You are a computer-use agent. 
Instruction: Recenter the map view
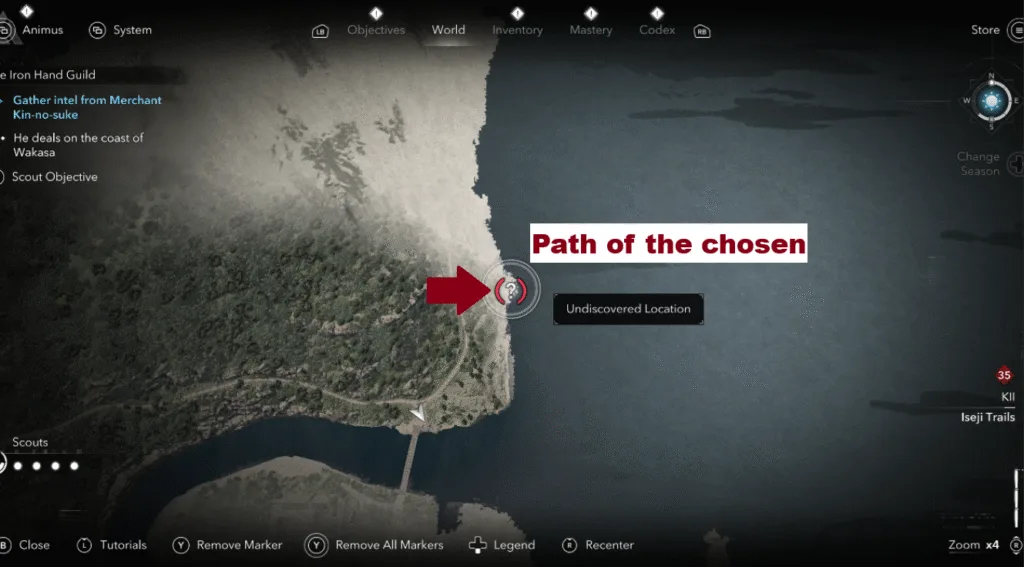(609, 545)
